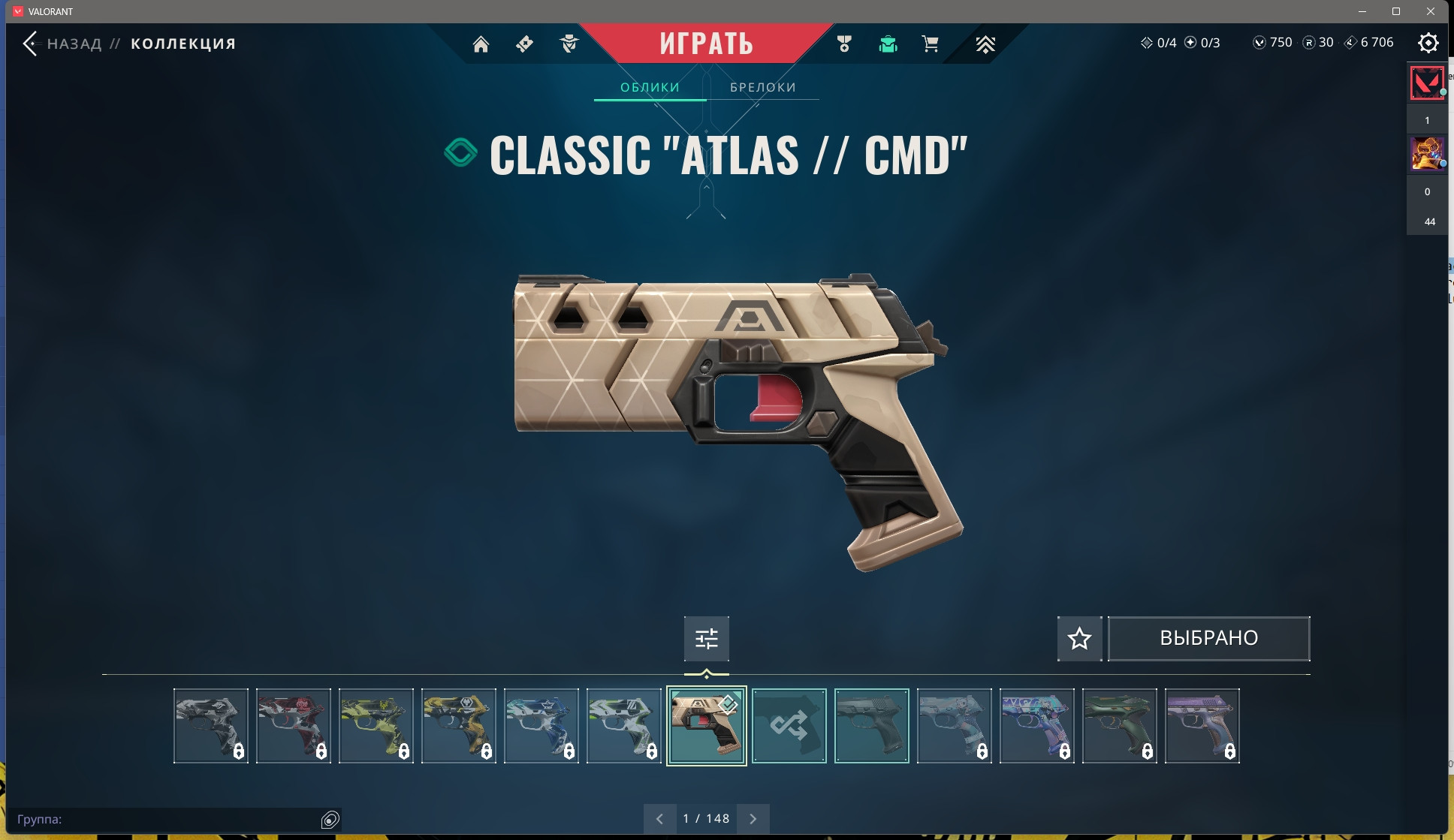Screen dimensions: 1454x840
Task: Choose the random shuffle skin tile
Action: coord(789,726)
